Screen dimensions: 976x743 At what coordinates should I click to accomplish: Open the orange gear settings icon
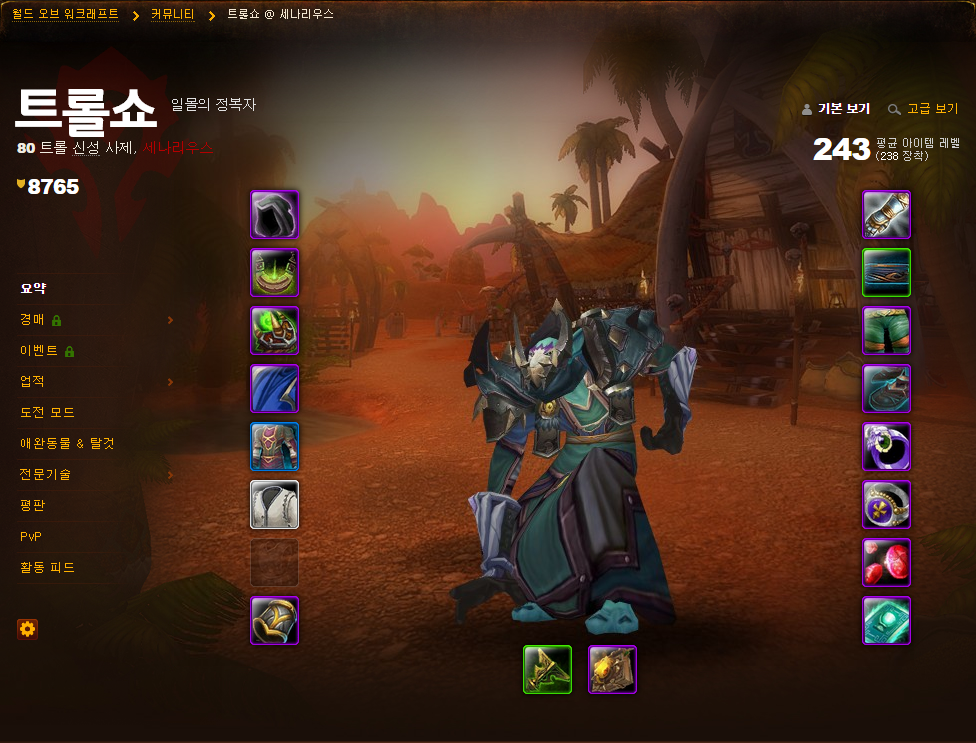point(27,629)
